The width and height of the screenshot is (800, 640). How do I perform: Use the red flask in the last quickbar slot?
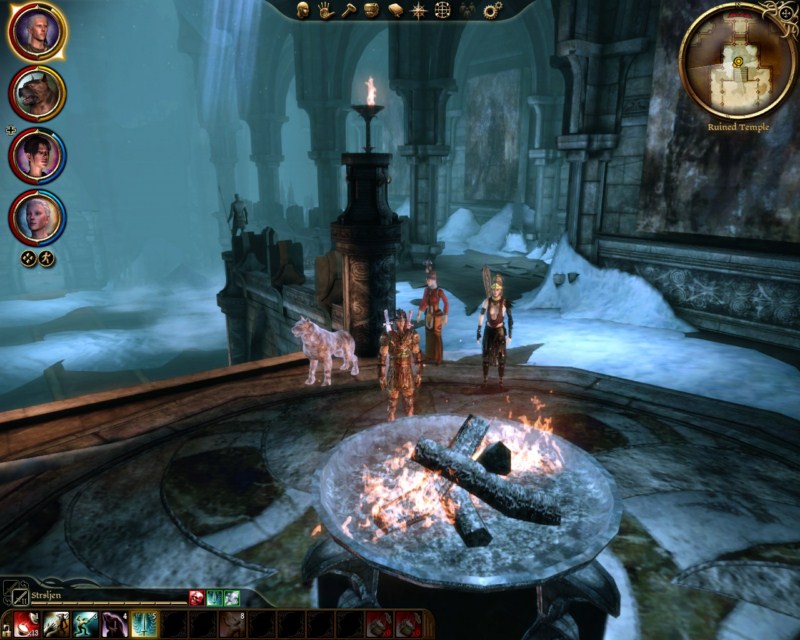(x=407, y=625)
